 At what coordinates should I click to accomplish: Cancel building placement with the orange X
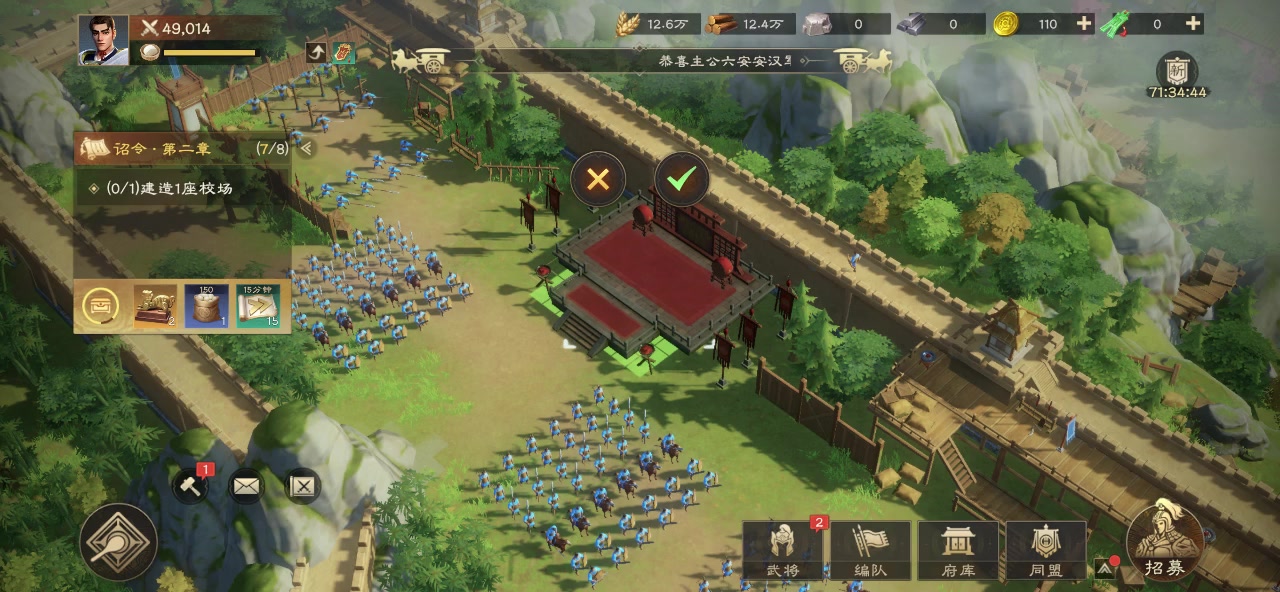tap(598, 180)
